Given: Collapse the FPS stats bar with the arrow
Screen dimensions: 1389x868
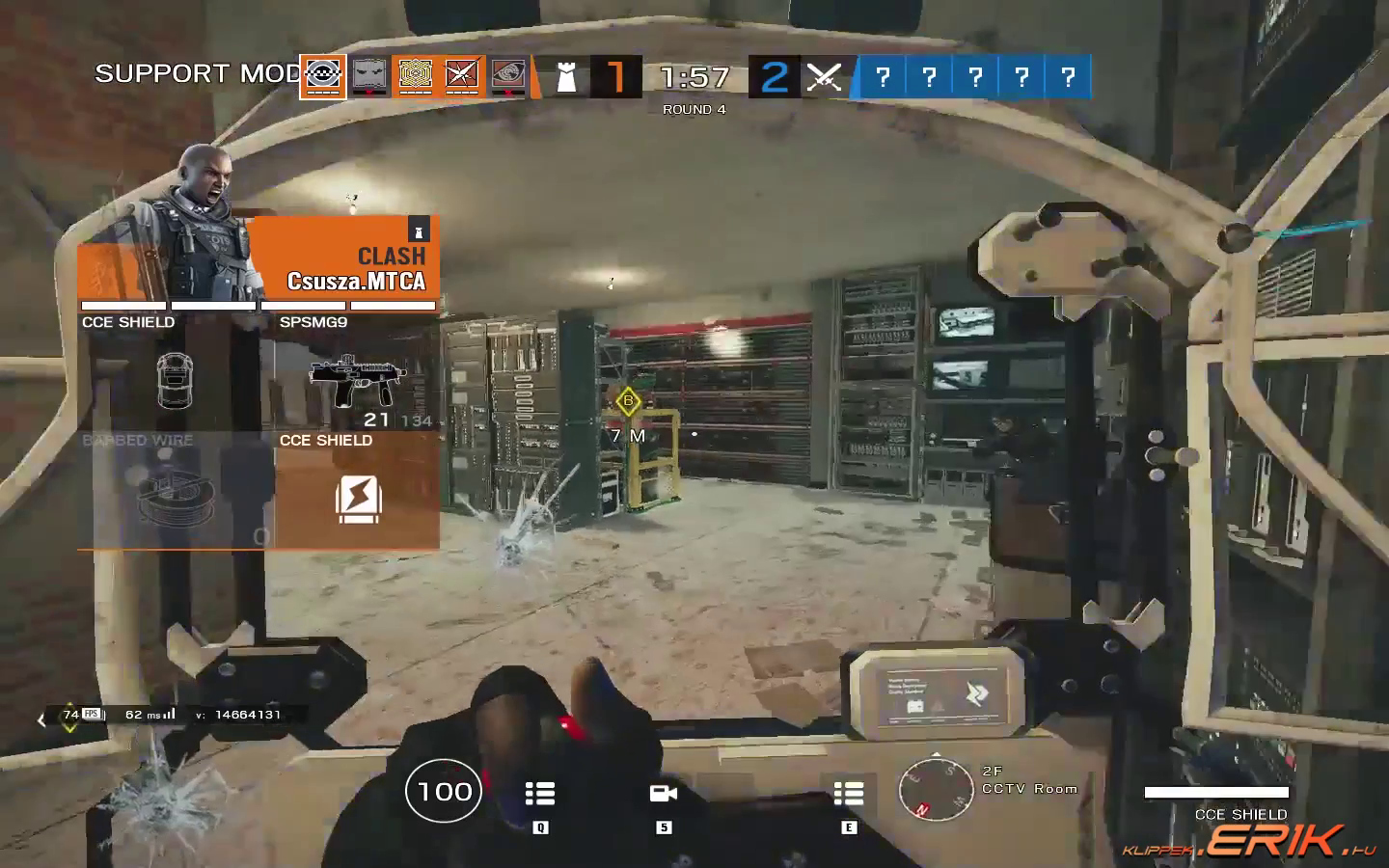Looking at the screenshot, I should click(41, 719).
